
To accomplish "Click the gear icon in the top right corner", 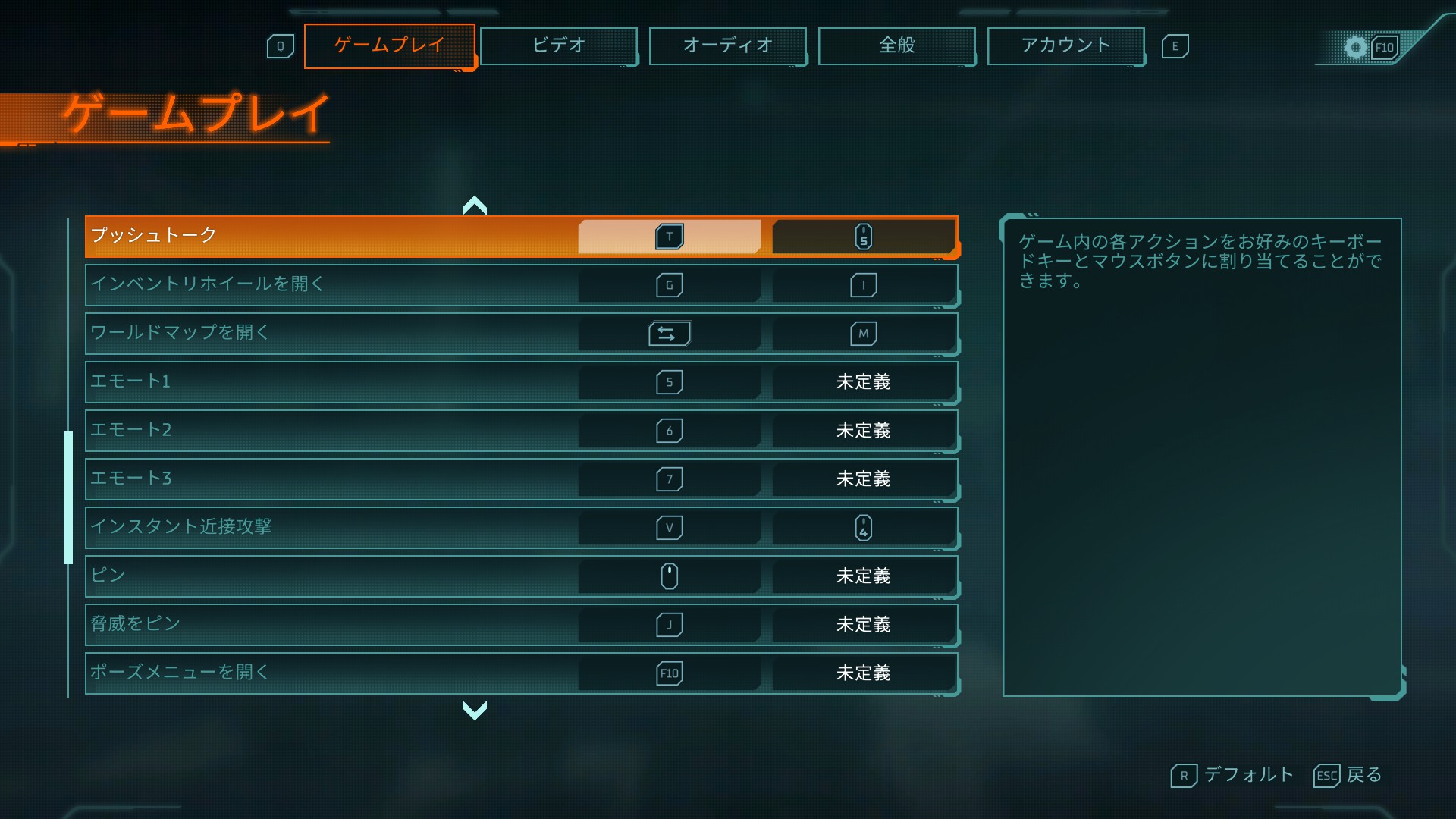I will click(x=1357, y=45).
